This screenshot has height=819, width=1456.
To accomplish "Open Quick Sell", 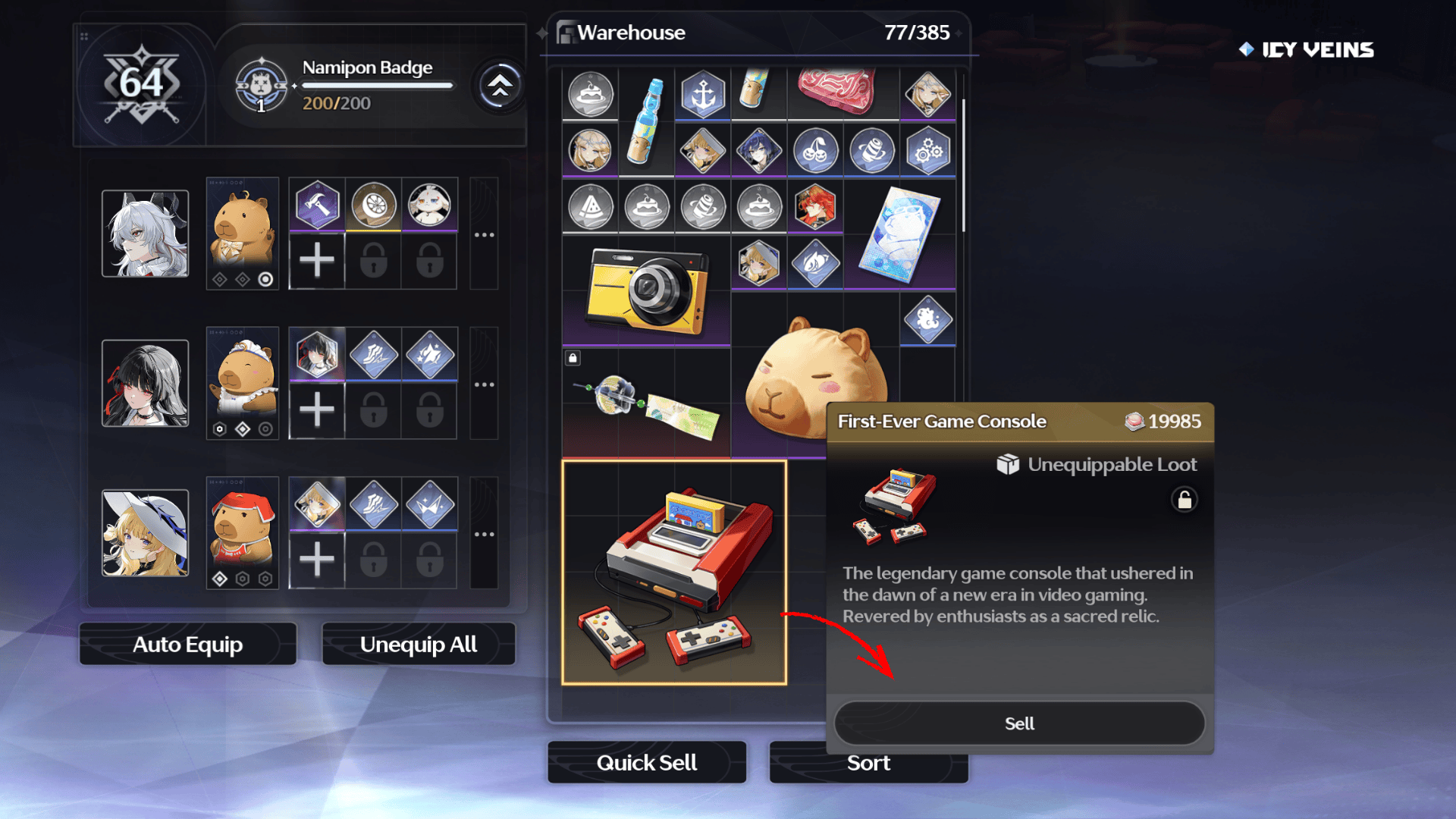I will (x=646, y=762).
